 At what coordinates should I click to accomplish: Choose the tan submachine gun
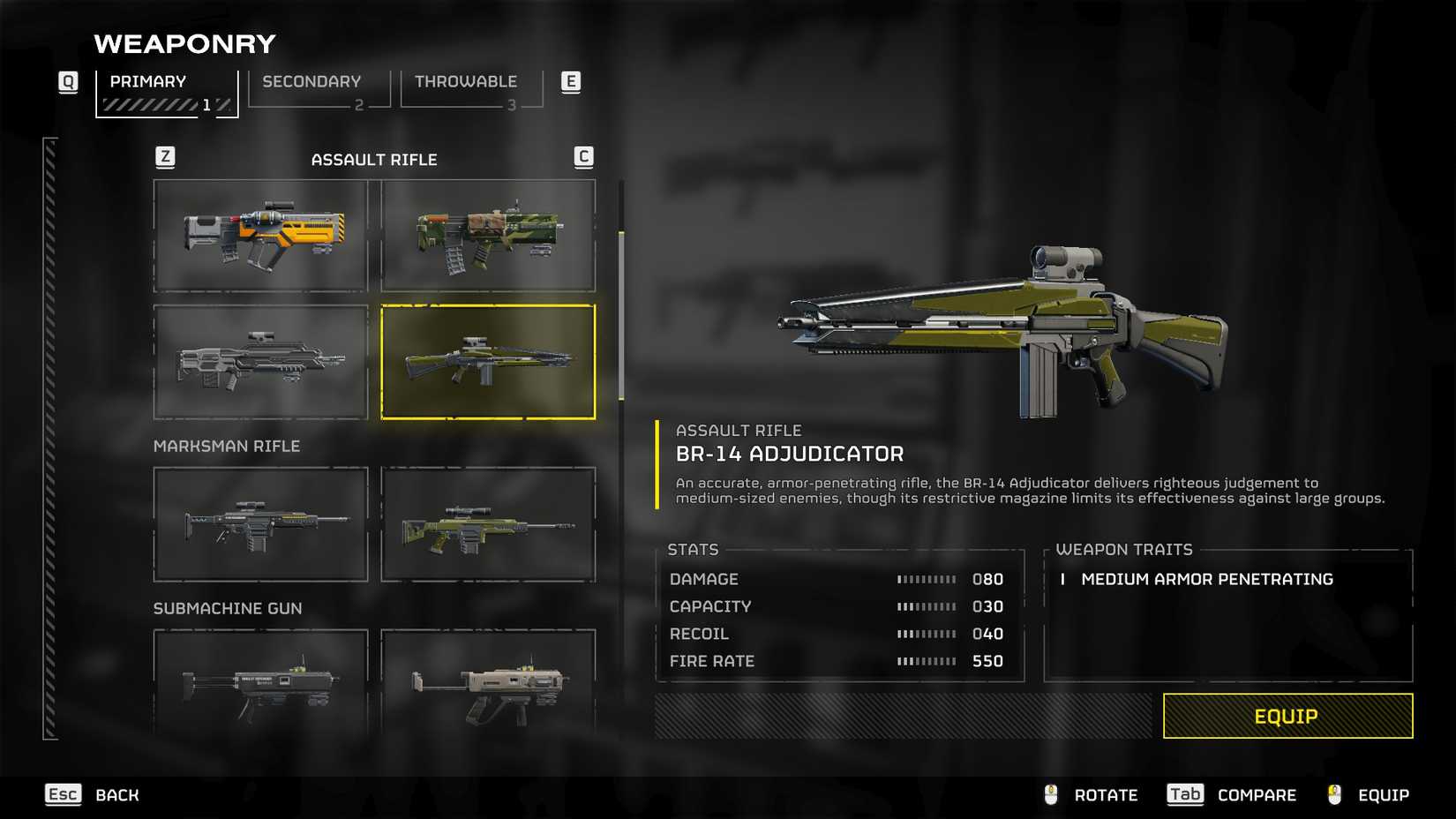tap(488, 683)
